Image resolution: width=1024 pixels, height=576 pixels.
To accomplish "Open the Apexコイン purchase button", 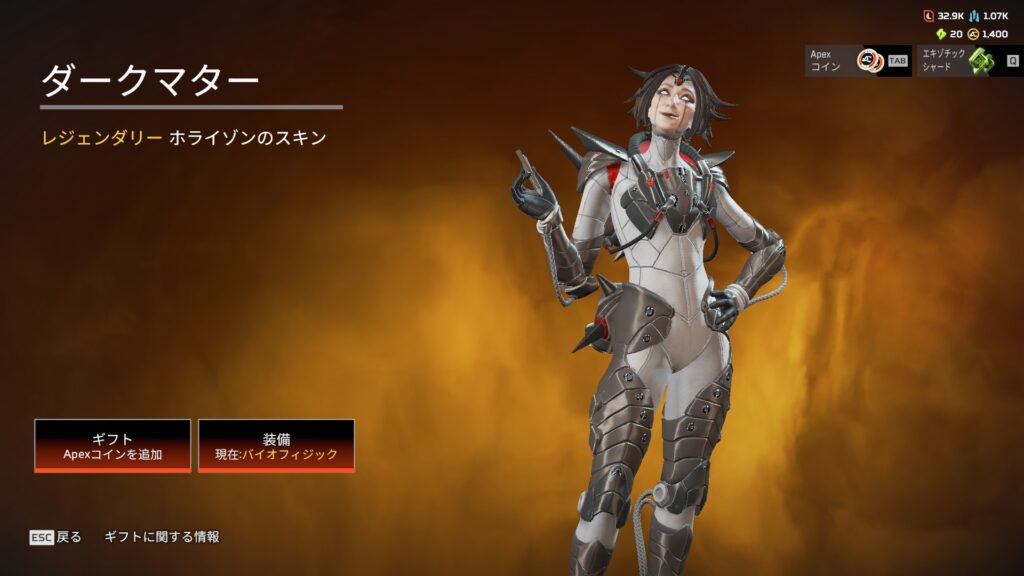I will [857, 61].
